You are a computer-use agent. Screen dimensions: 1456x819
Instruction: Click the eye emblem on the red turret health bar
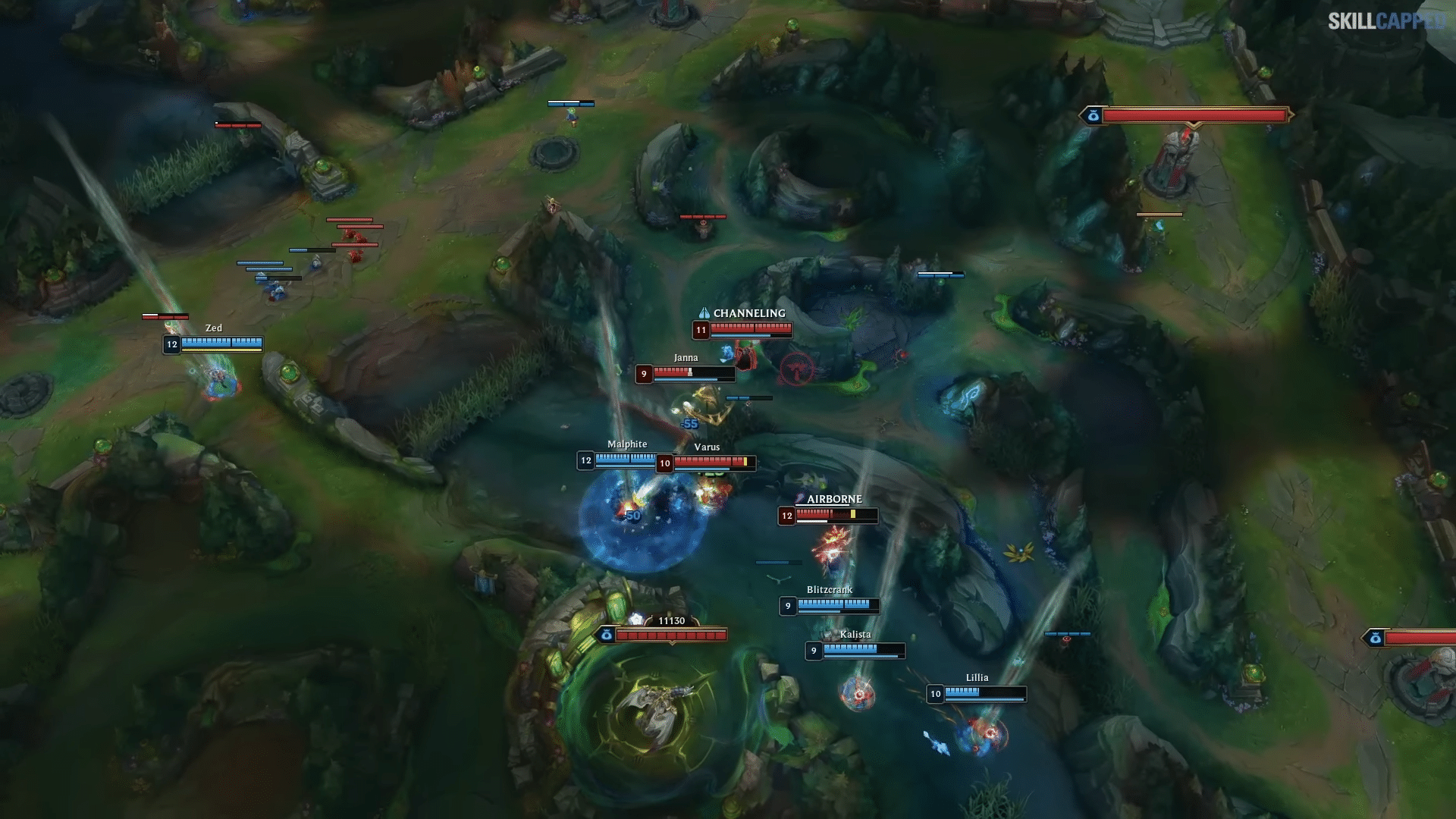pyautogui.click(x=1092, y=115)
